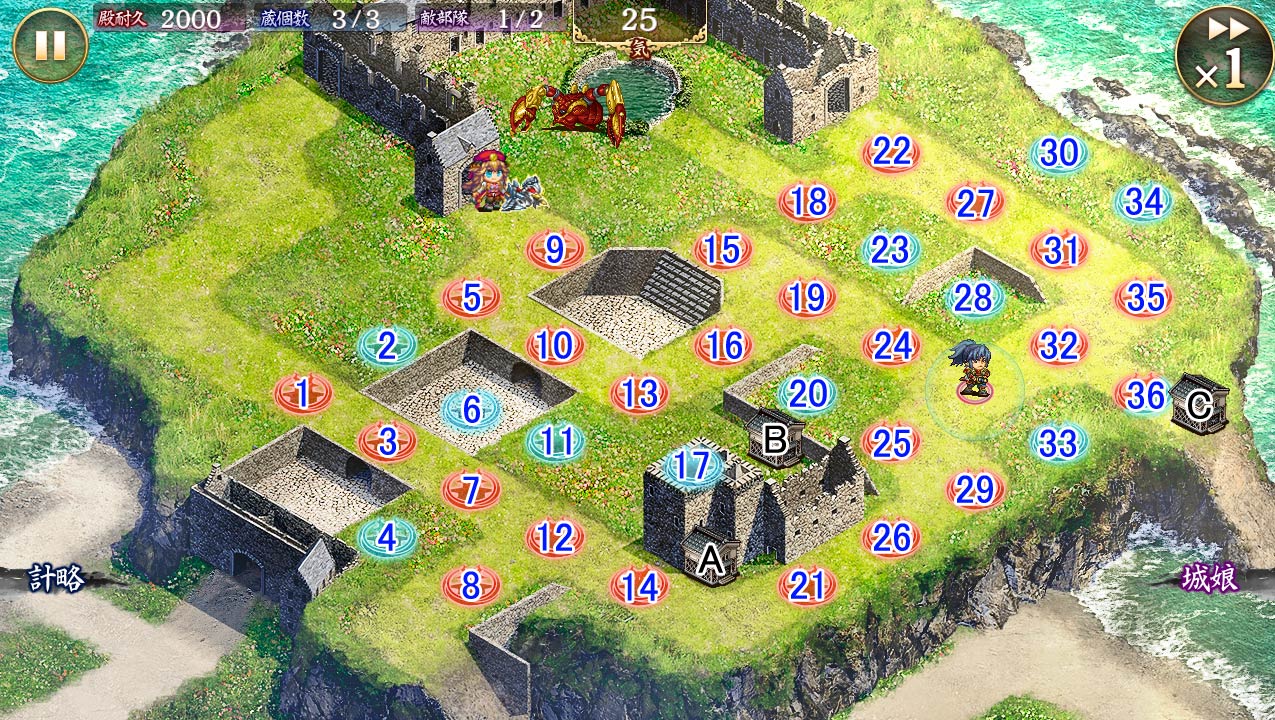Image resolution: width=1275 pixels, height=720 pixels.
Task: Select placement tile number 1
Action: [303, 395]
